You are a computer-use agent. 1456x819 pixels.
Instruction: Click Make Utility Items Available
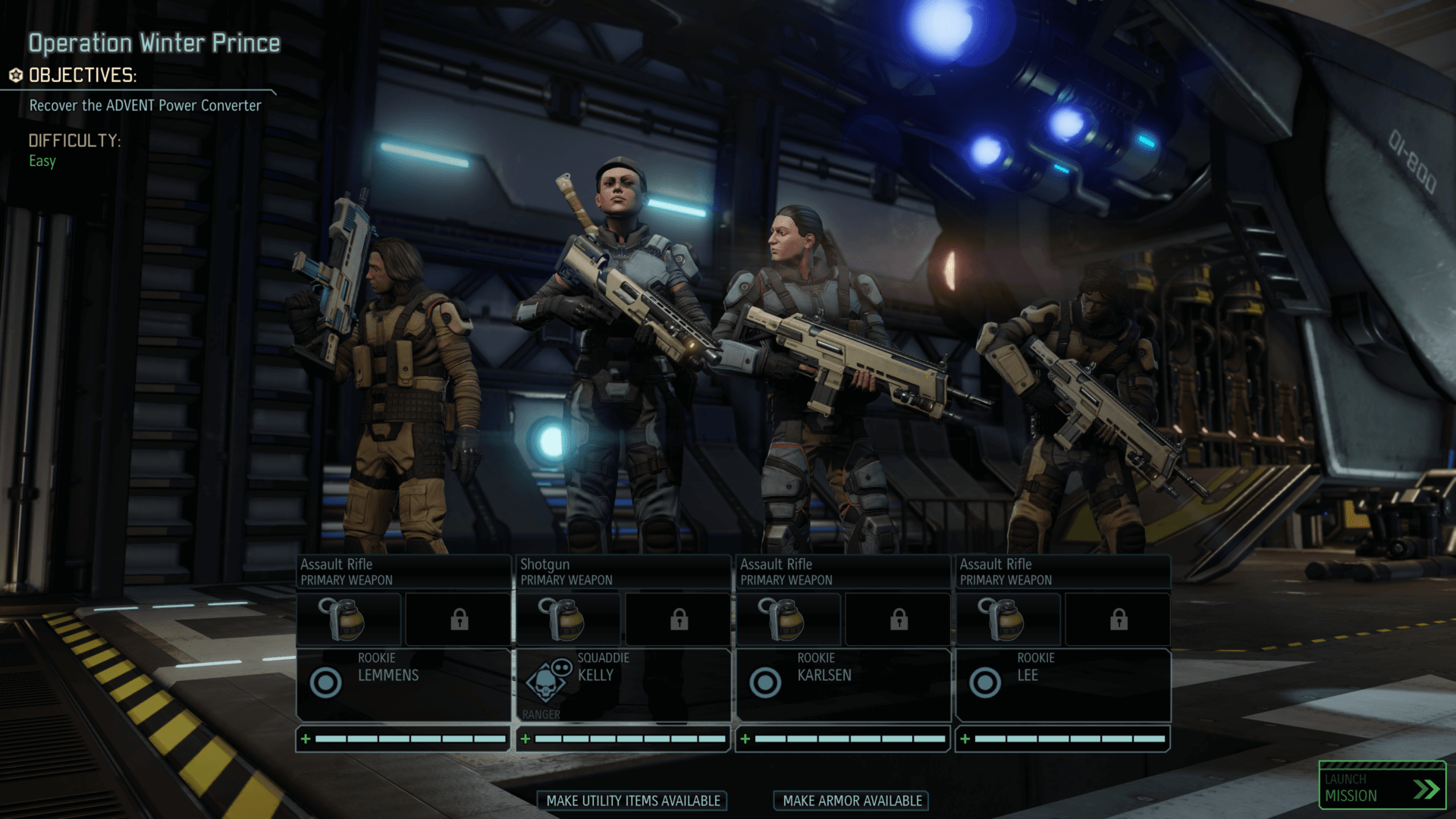pos(632,801)
